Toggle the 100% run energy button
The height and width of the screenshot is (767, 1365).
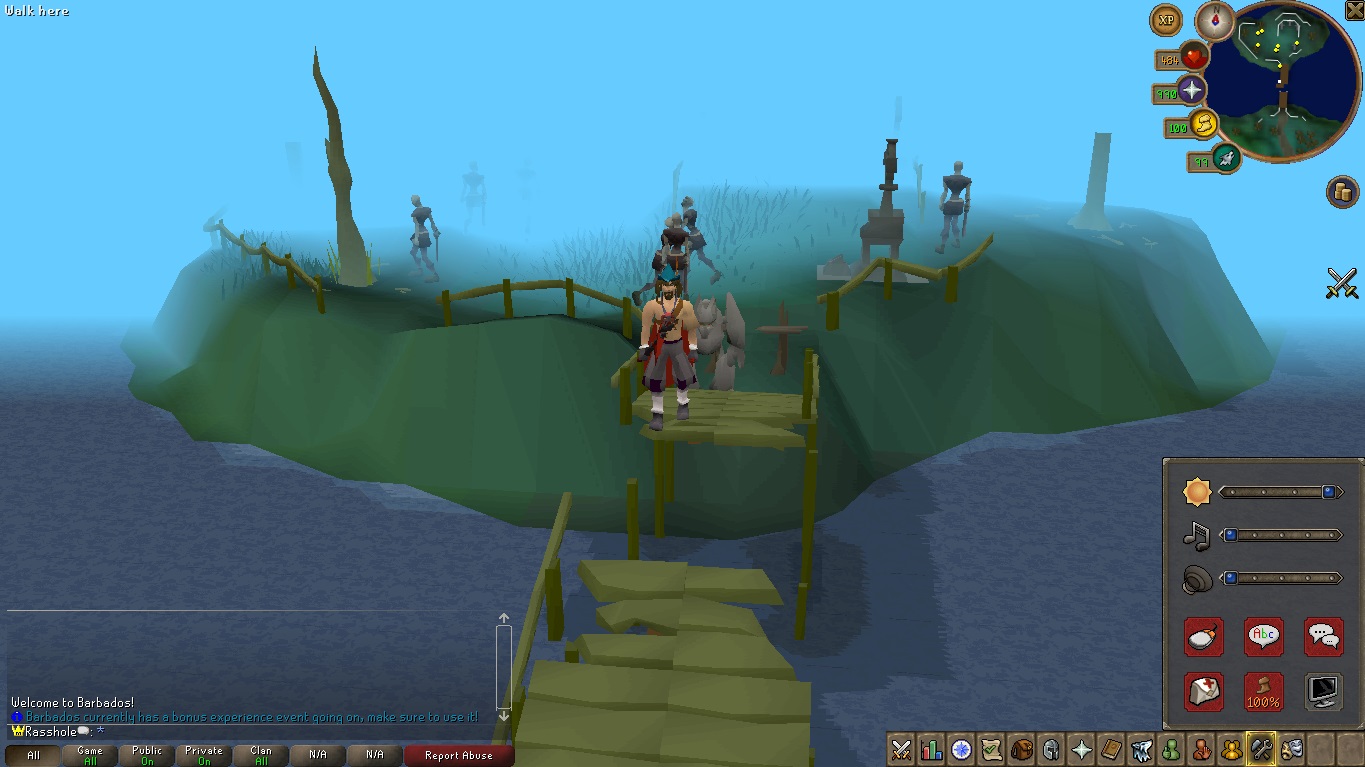[1263, 691]
